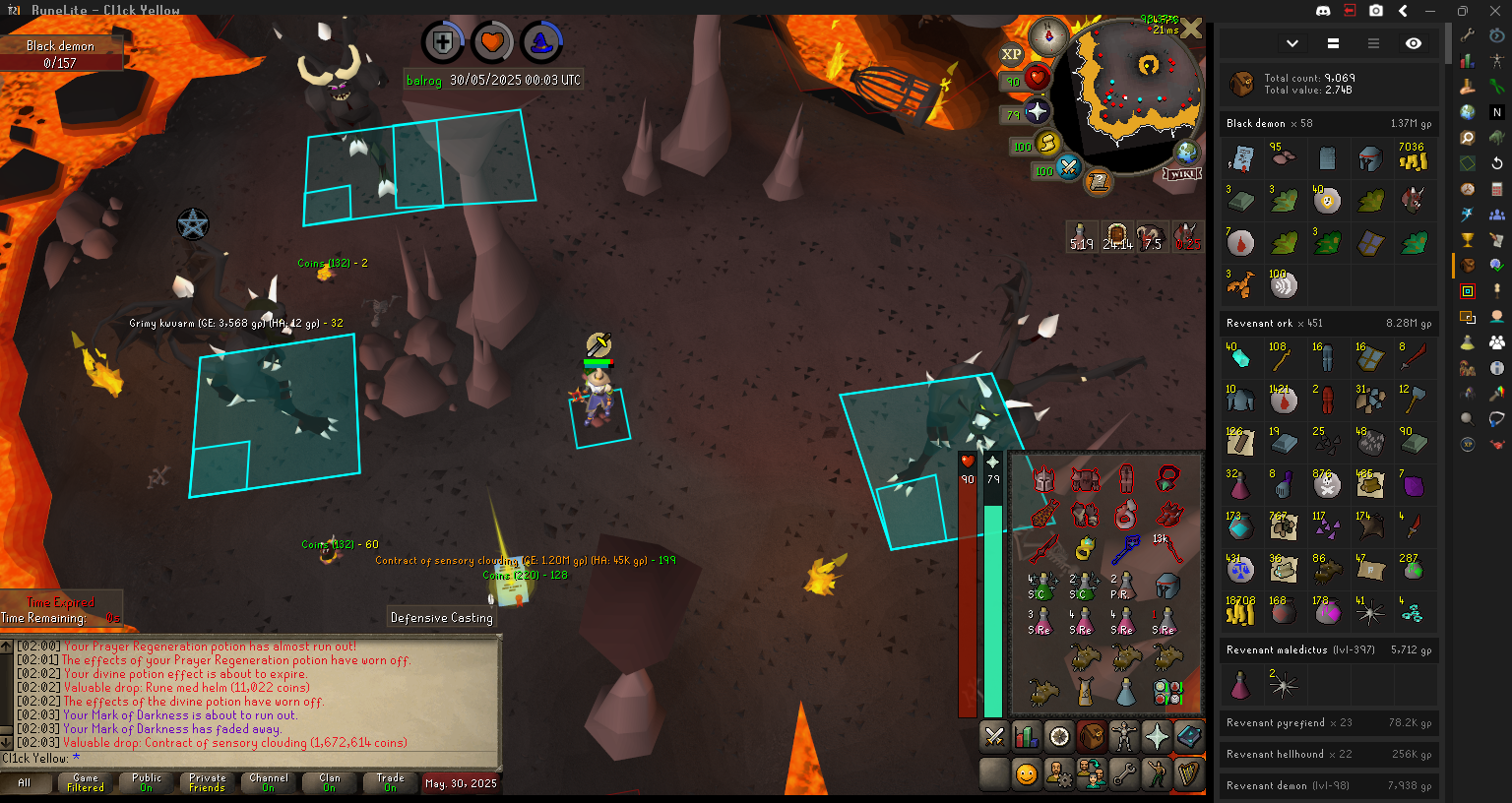1512x803 pixels.
Task: Open the Worn Equipment tab
Action: (1123, 736)
